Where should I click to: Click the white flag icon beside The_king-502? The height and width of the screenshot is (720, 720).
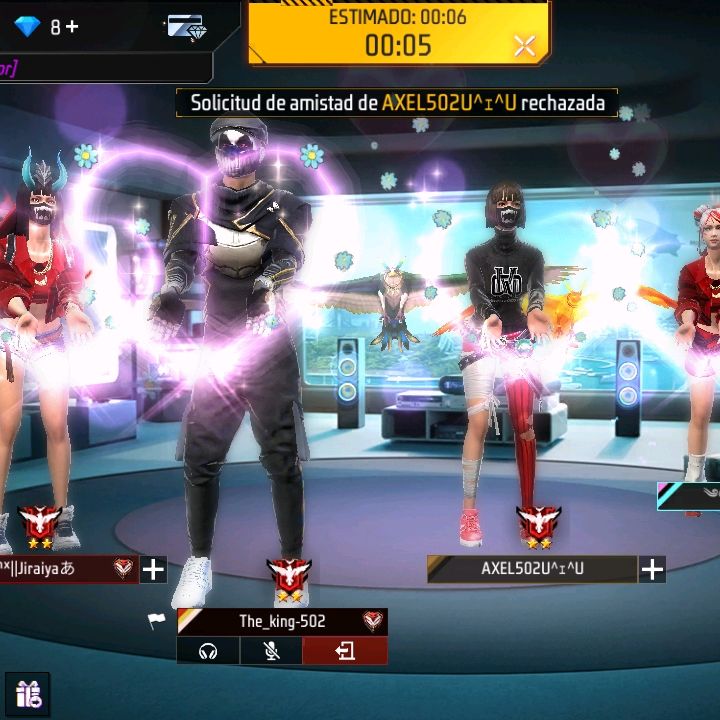(x=157, y=621)
